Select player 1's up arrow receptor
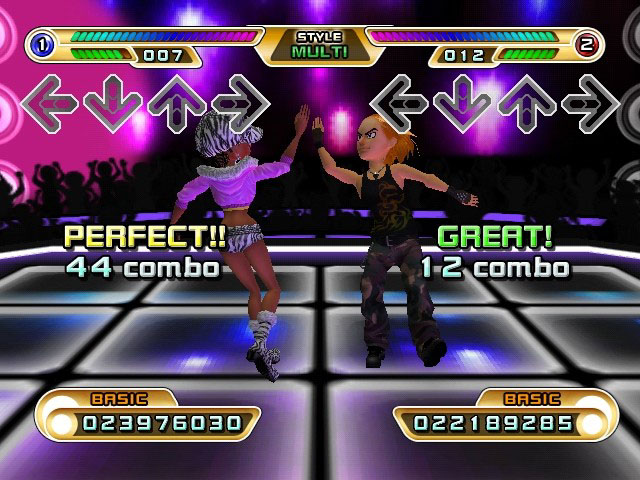Image resolution: width=640 pixels, height=480 pixels. click(x=175, y=104)
